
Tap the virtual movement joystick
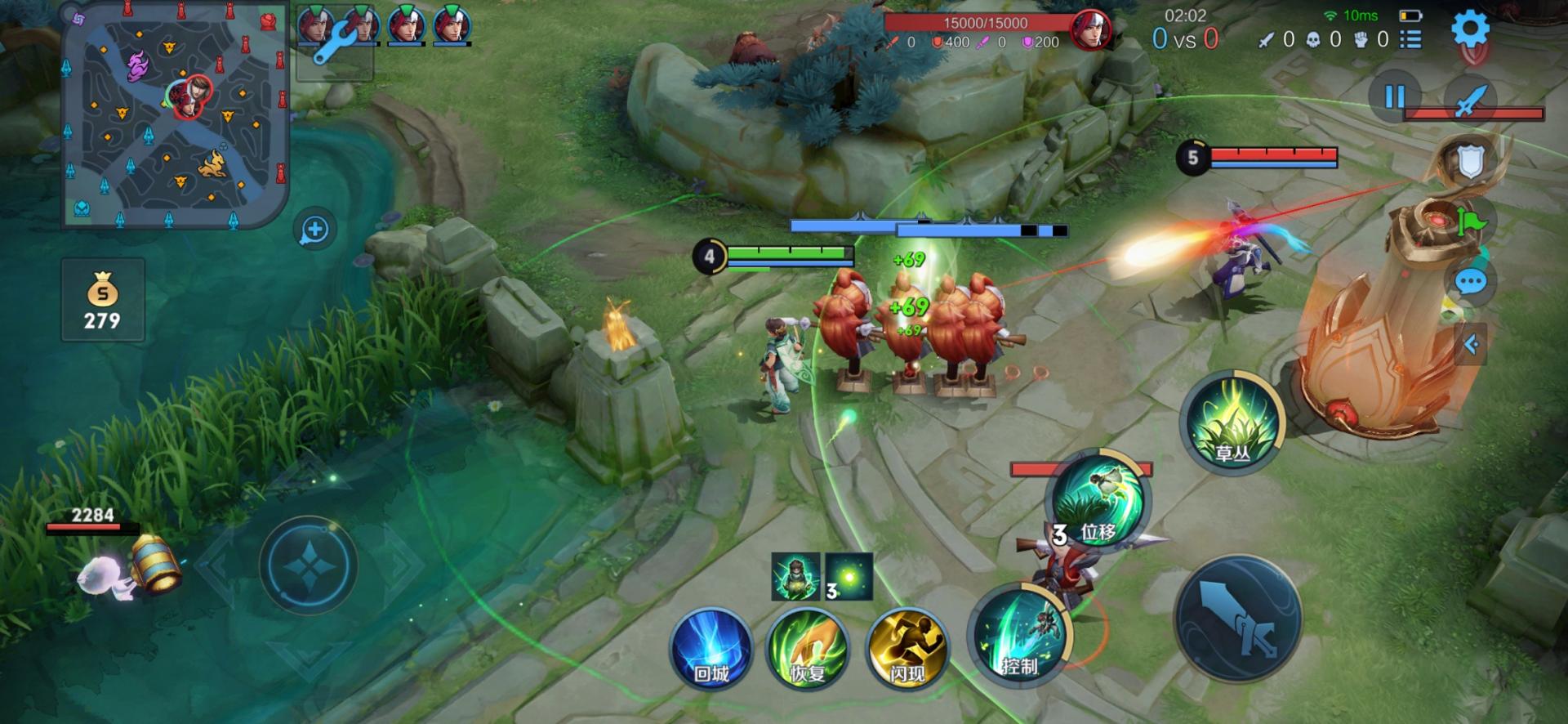[308, 565]
